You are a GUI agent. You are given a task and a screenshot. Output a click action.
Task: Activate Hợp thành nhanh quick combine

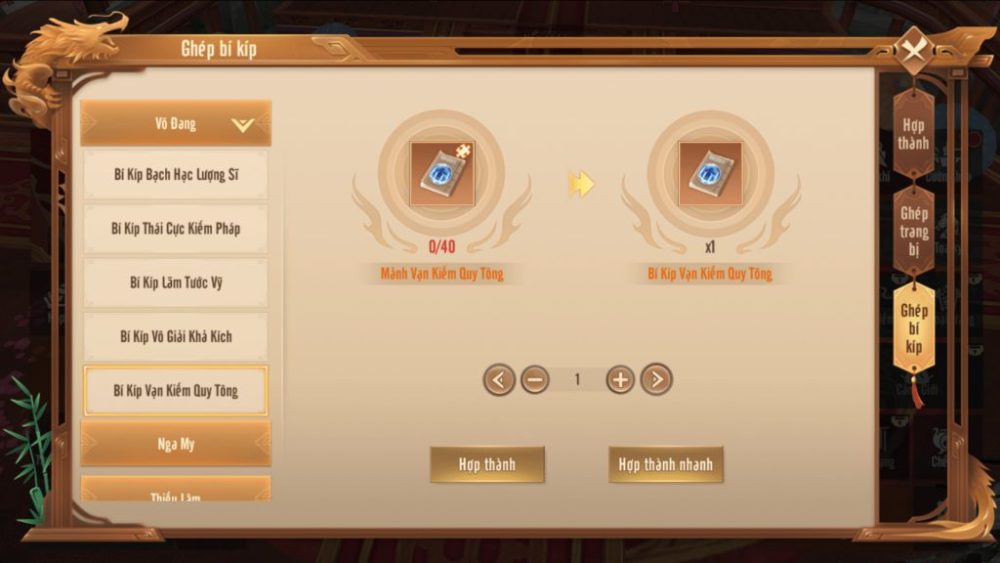pyautogui.click(x=665, y=465)
